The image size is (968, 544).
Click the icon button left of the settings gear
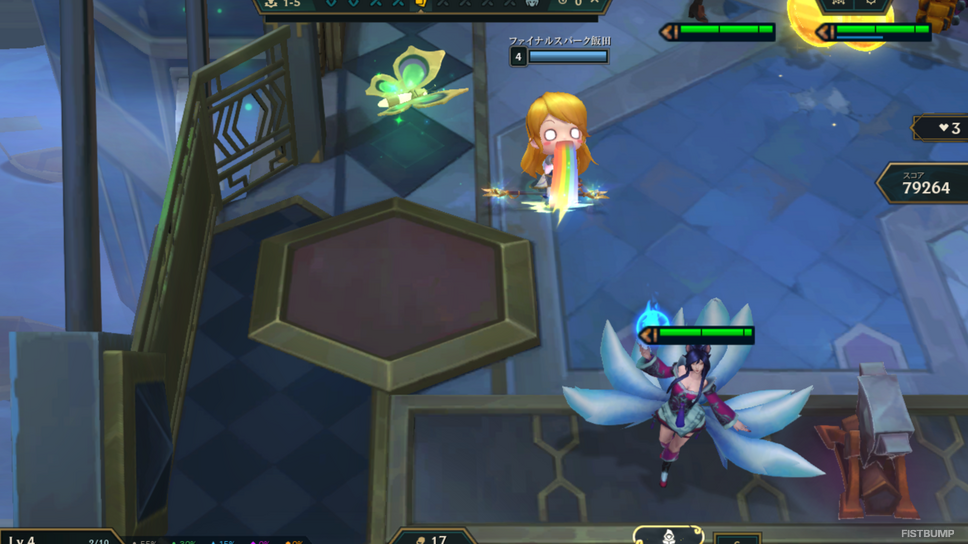pyautogui.click(x=838, y=3)
